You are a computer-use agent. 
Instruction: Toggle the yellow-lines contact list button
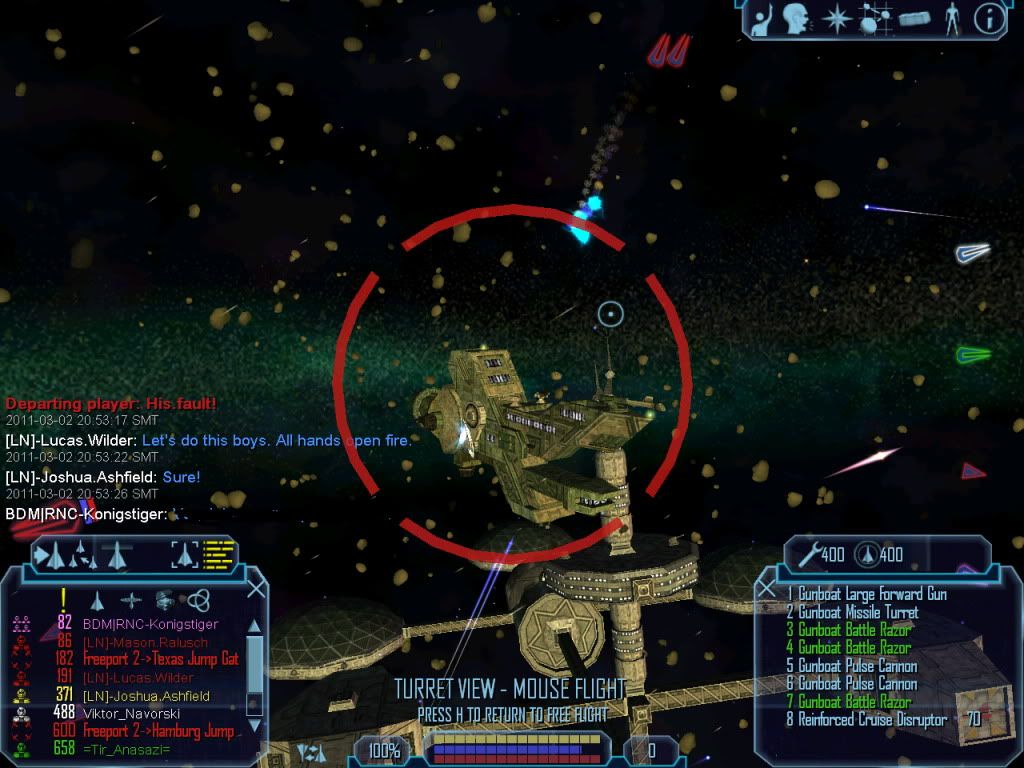click(x=219, y=553)
